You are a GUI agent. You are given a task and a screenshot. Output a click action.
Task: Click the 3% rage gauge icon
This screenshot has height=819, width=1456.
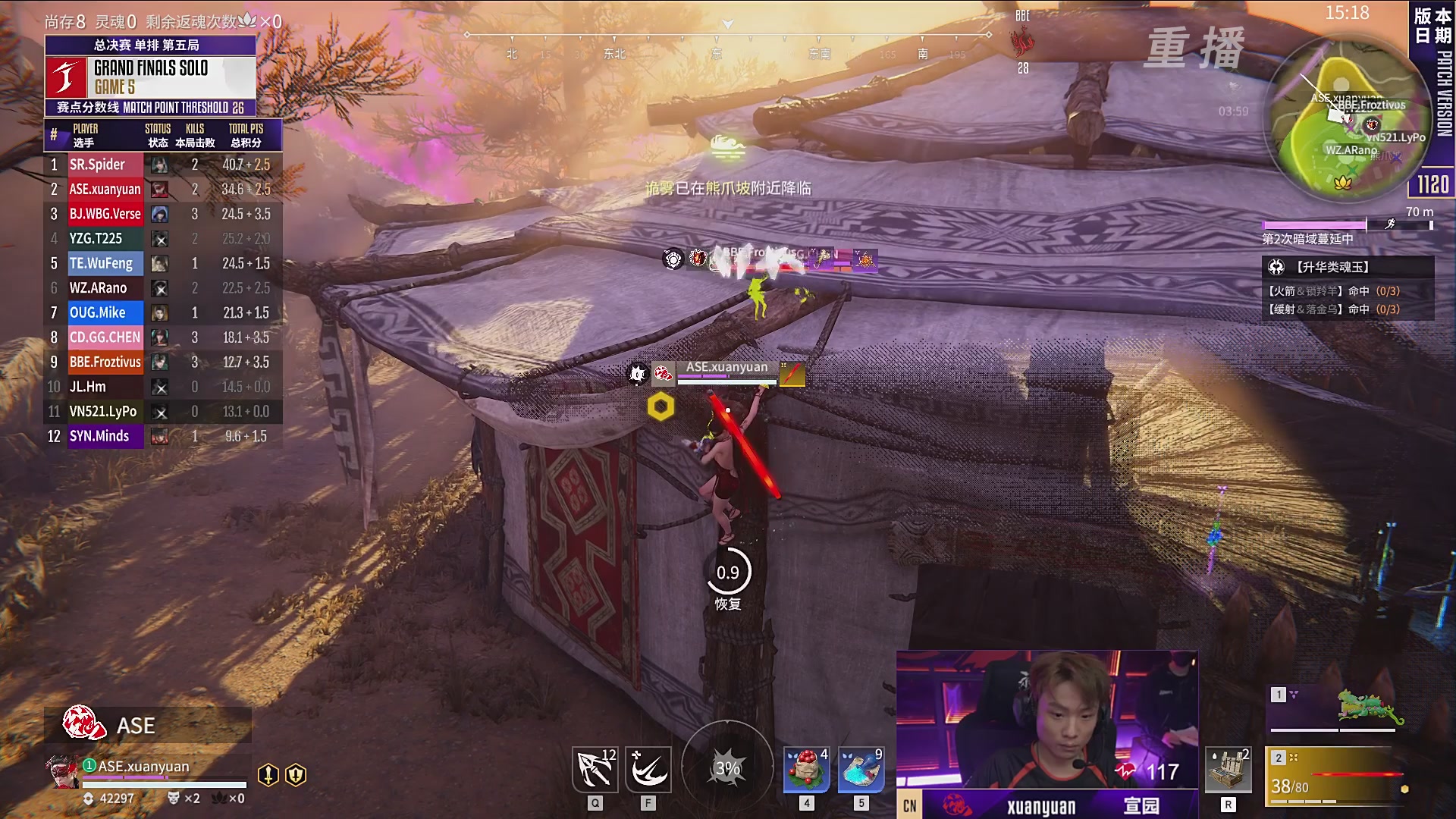(x=727, y=768)
